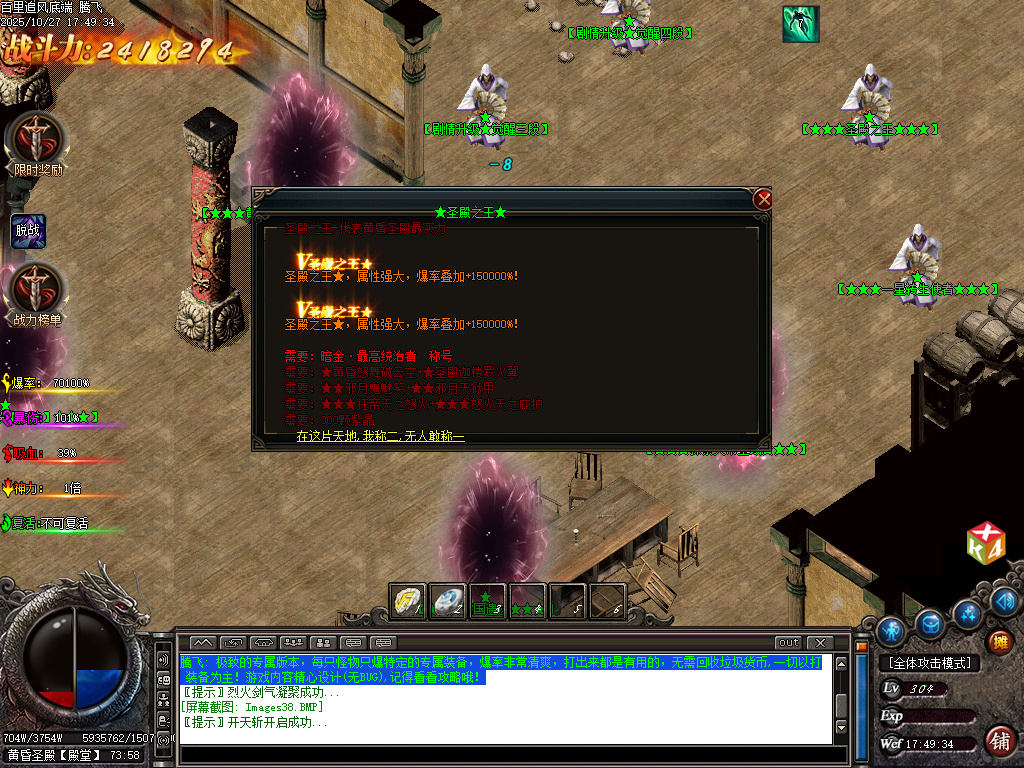This screenshot has width=1024, height=768.
Task: Click the 在这片天地,我称二,无人敢称一 link
Action: (381, 437)
